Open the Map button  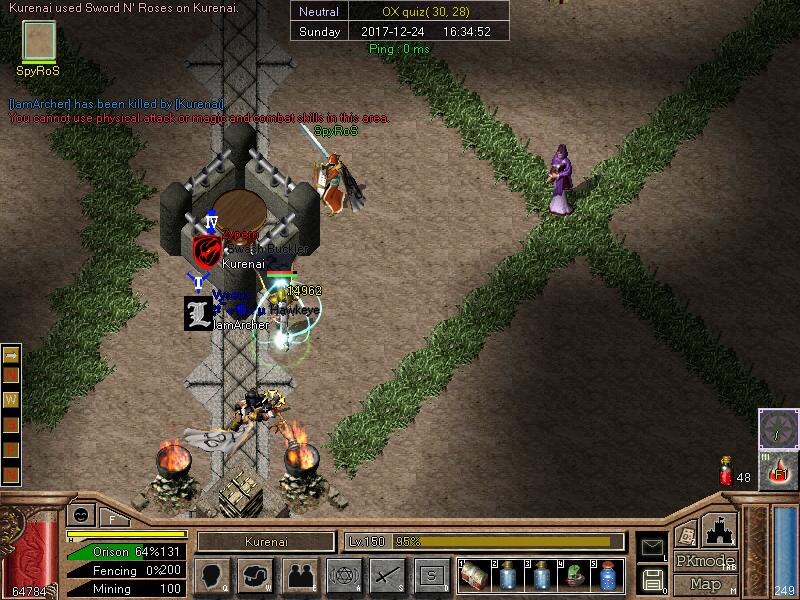click(704, 584)
